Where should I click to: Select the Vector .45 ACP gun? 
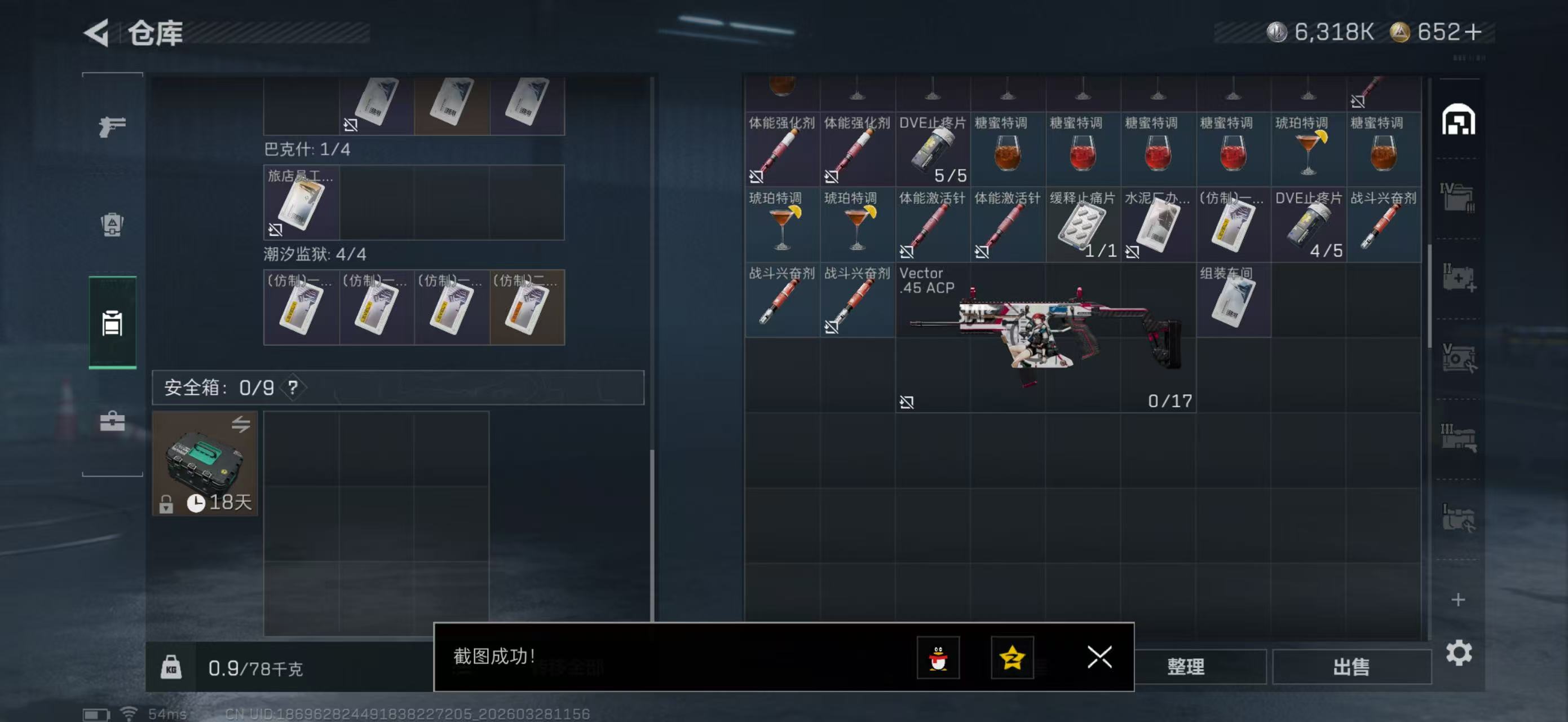pyautogui.click(x=1045, y=337)
